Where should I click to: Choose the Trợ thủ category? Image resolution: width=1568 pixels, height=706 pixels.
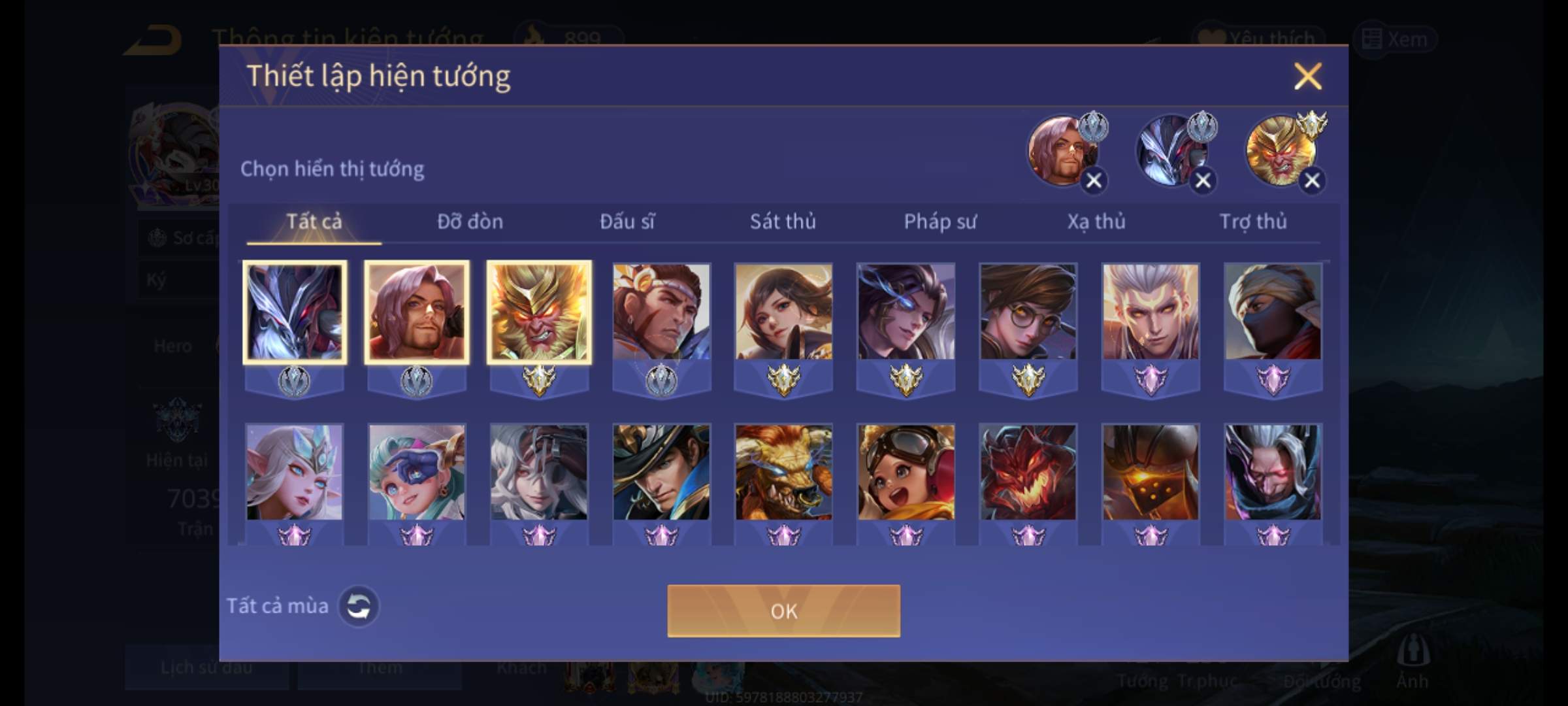click(1253, 222)
